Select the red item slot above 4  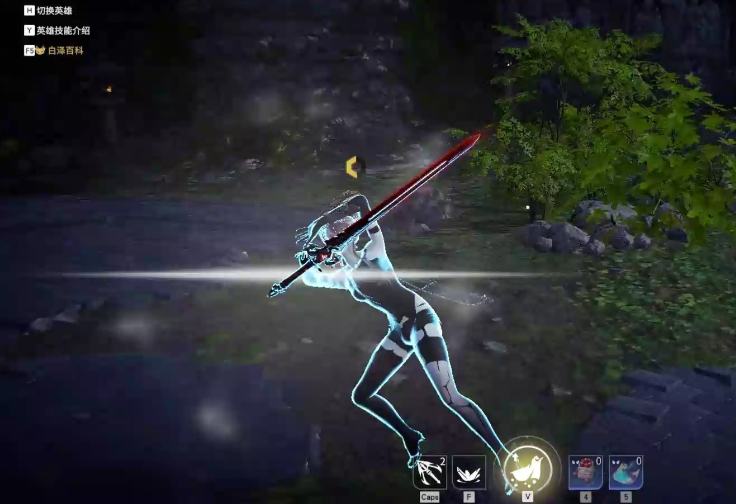[x=585, y=471]
